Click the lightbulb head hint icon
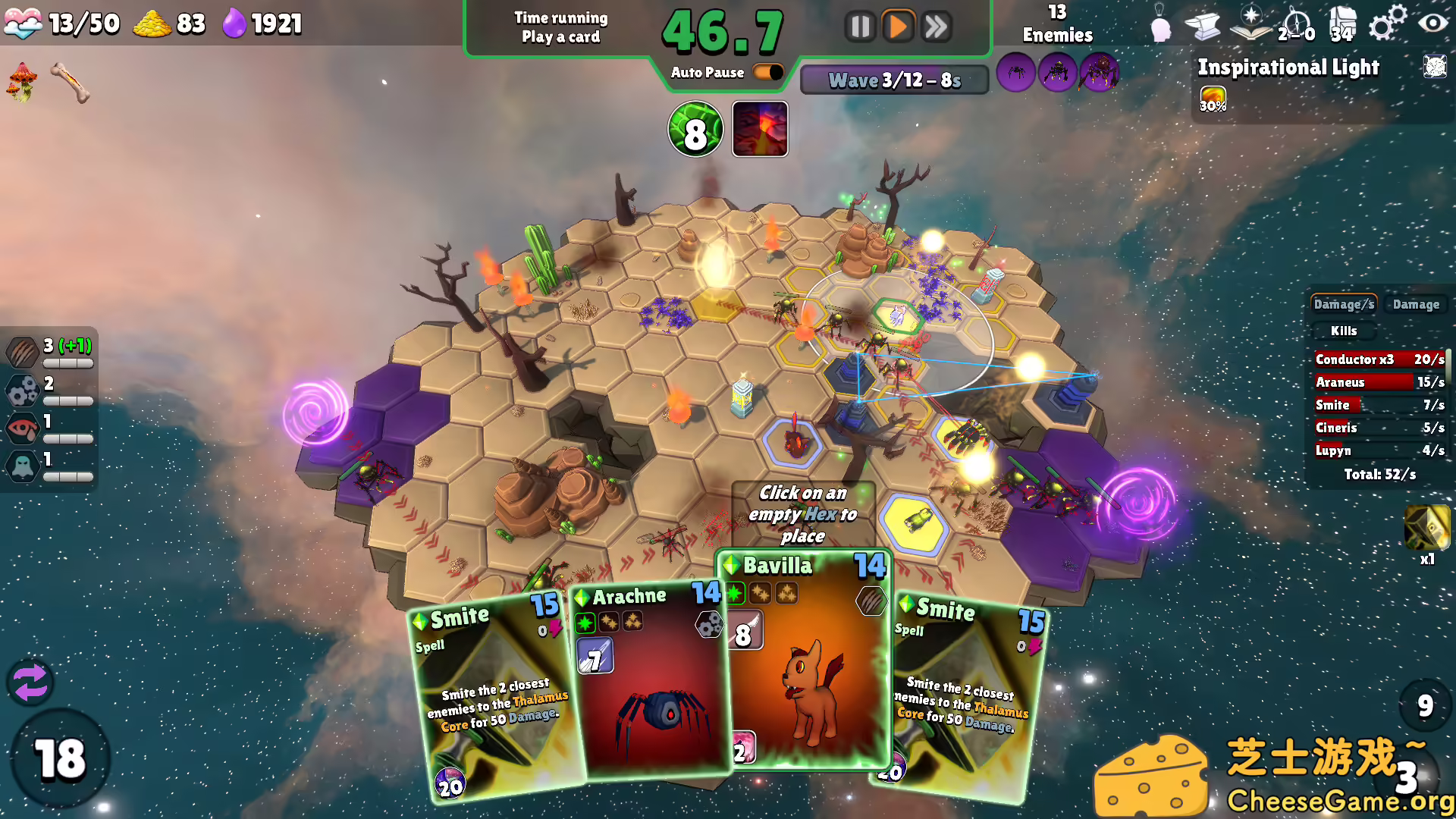Screen dimensions: 1456x819 [1159, 24]
